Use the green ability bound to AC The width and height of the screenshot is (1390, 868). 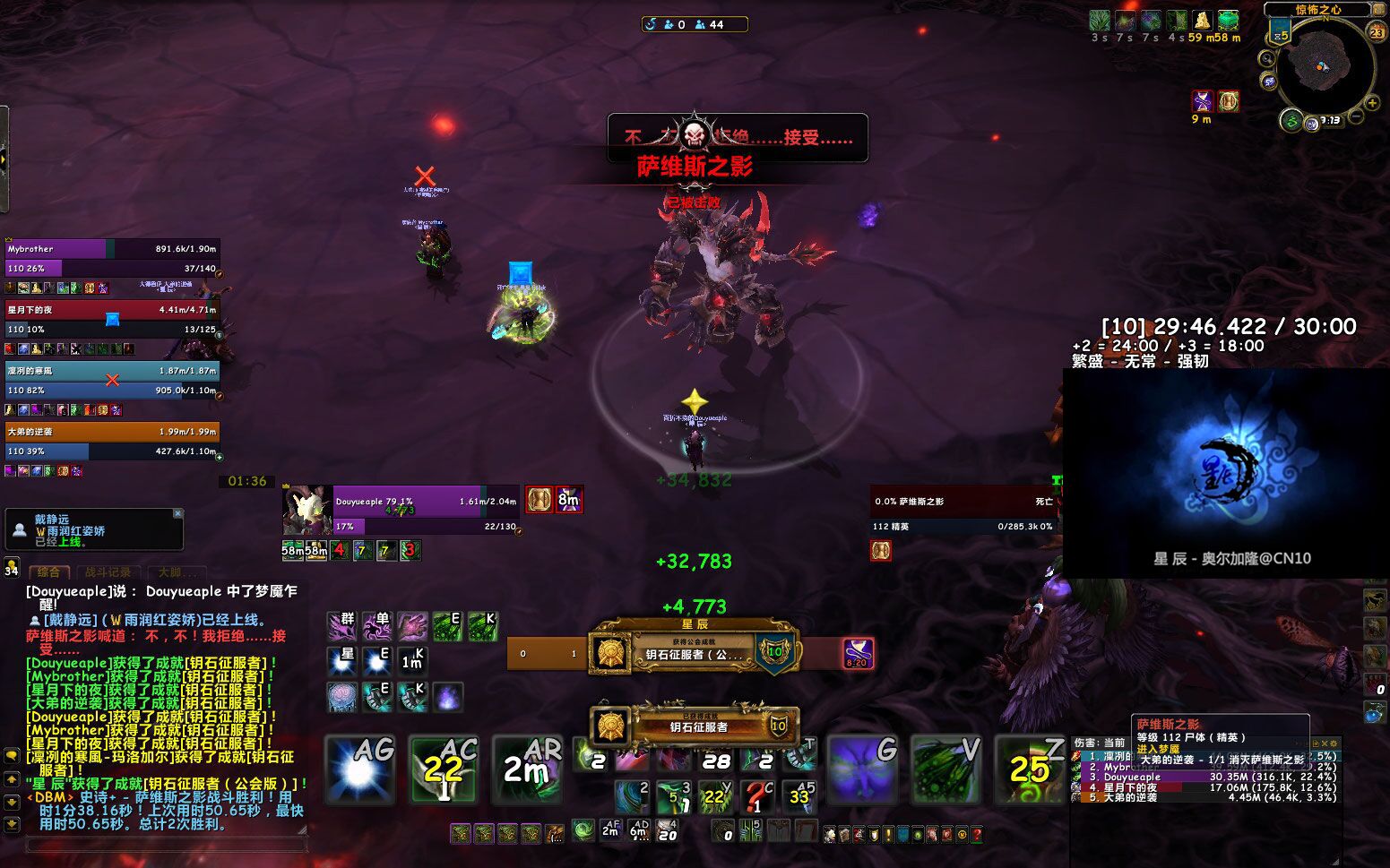(444, 769)
